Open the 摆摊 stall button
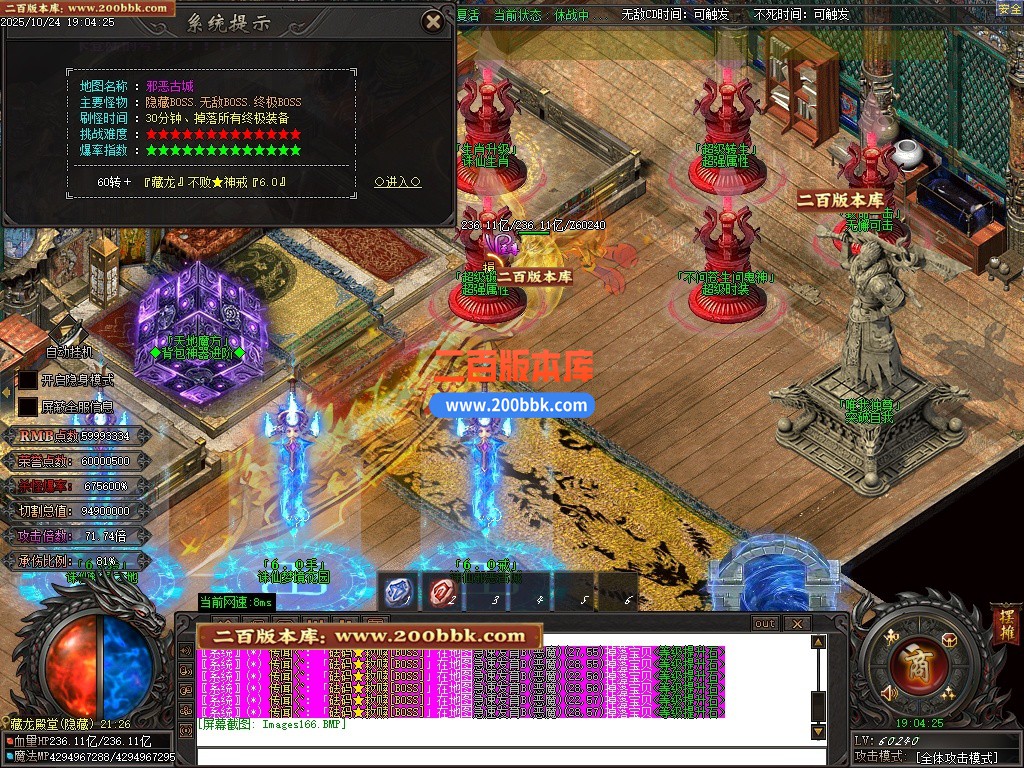 coord(1005,622)
